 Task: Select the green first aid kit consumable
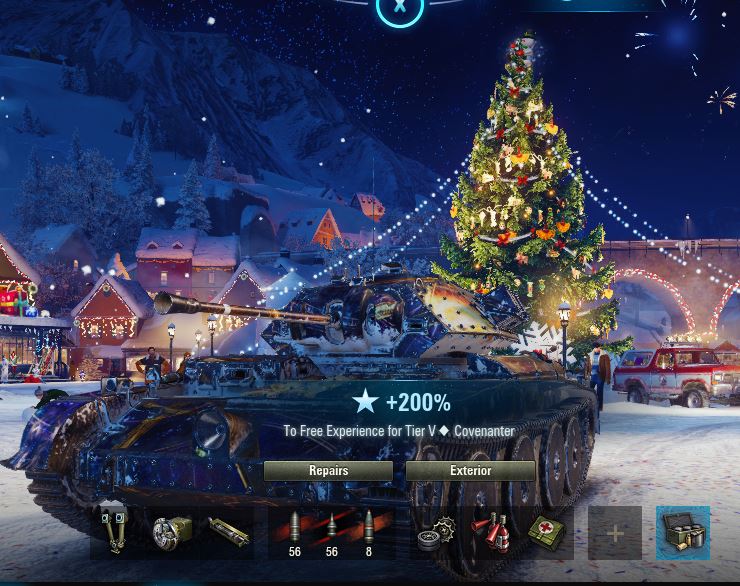[x=546, y=533]
